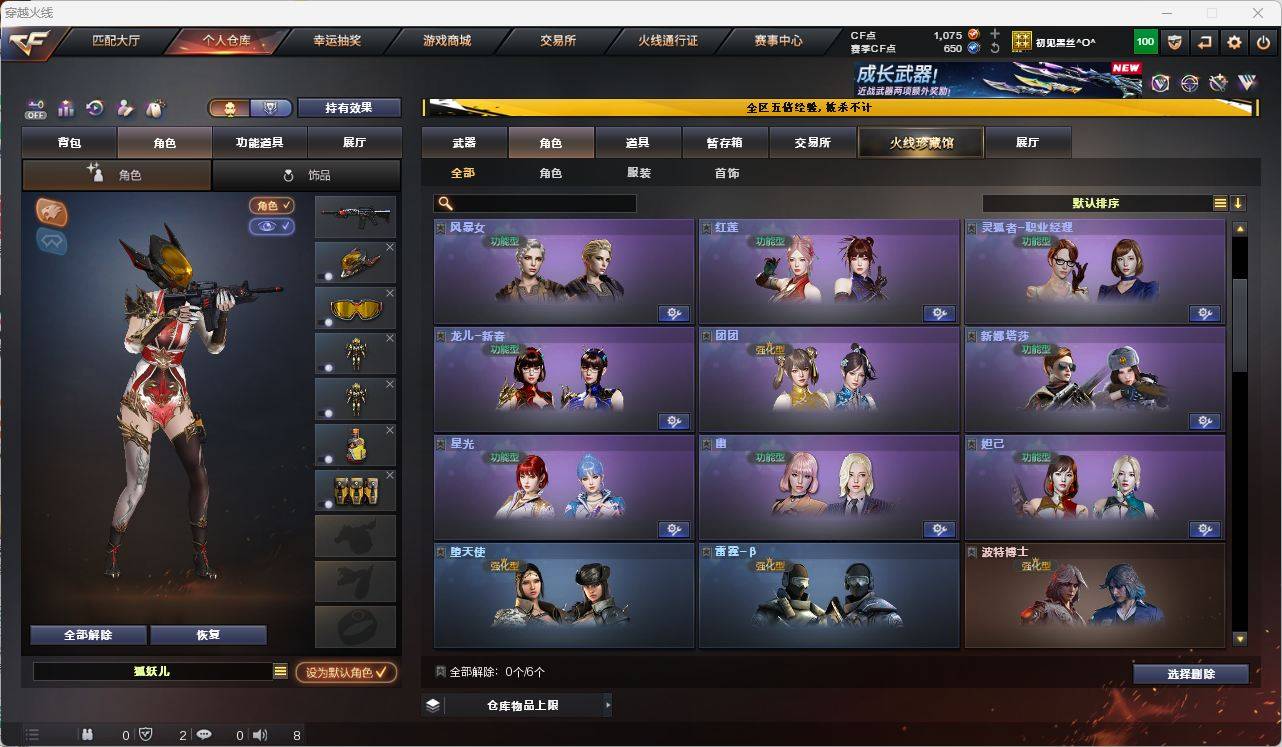Image resolution: width=1282 pixels, height=747 pixels.
Task: Click the 全部解除 button below the character
Action: pyautogui.click(x=87, y=635)
